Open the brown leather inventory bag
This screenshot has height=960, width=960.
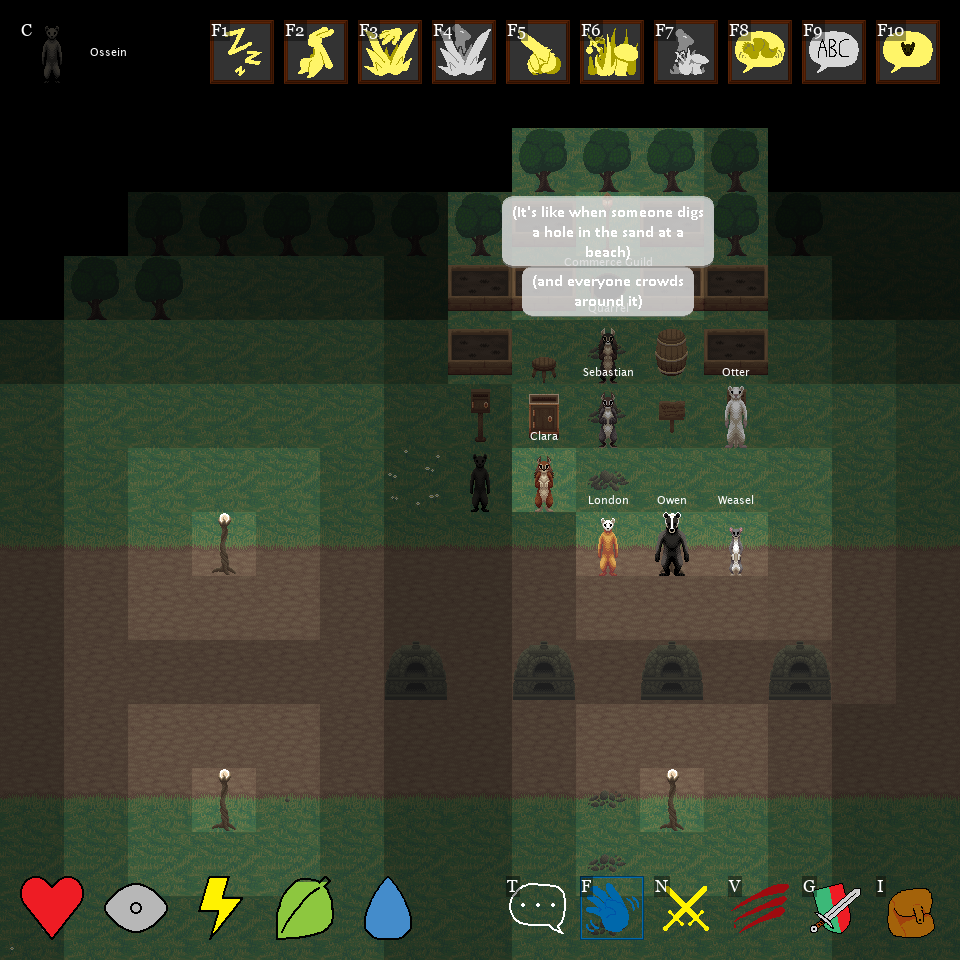pos(910,910)
